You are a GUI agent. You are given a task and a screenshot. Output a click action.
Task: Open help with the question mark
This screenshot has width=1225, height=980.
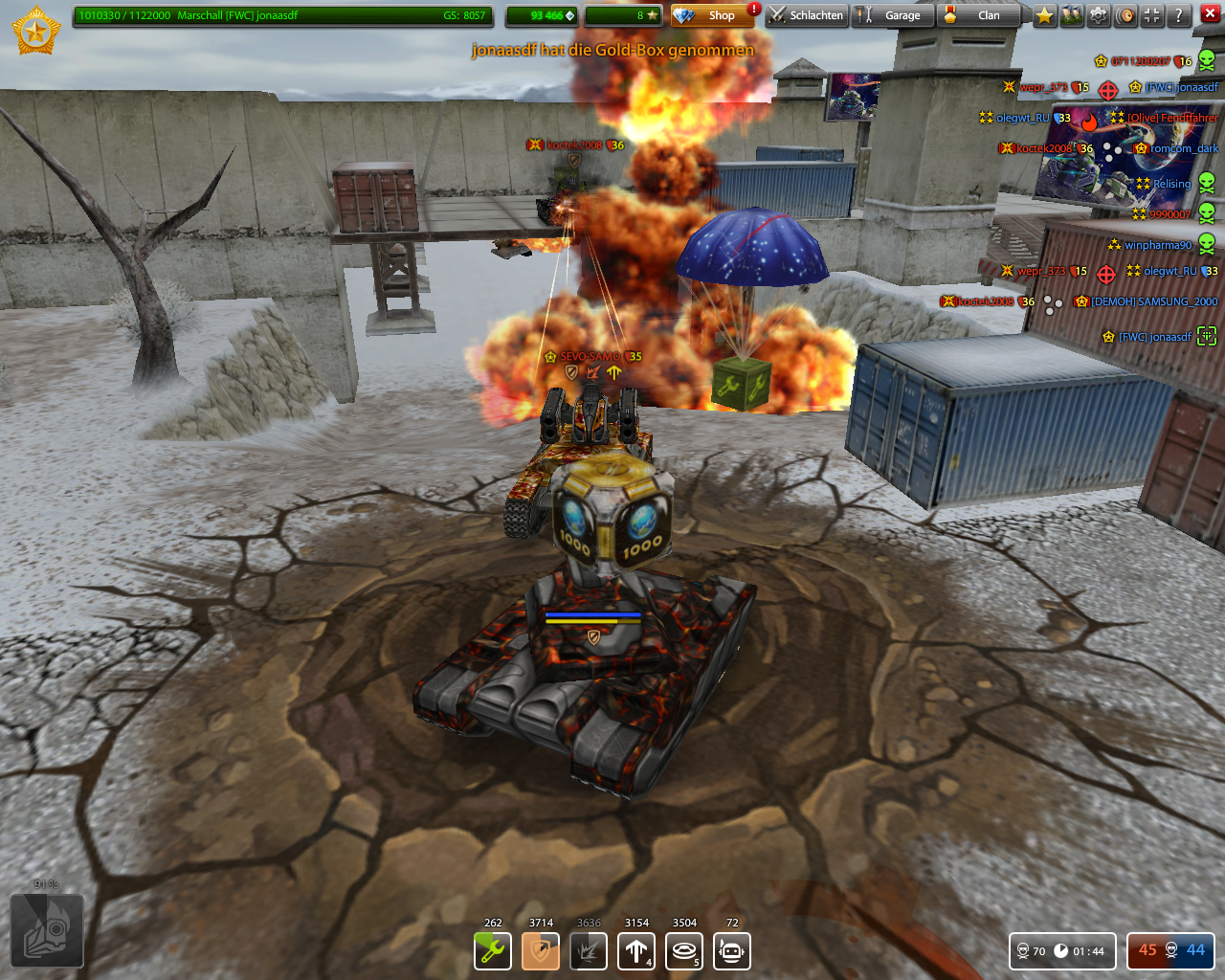pyautogui.click(x=1179, y=15)
